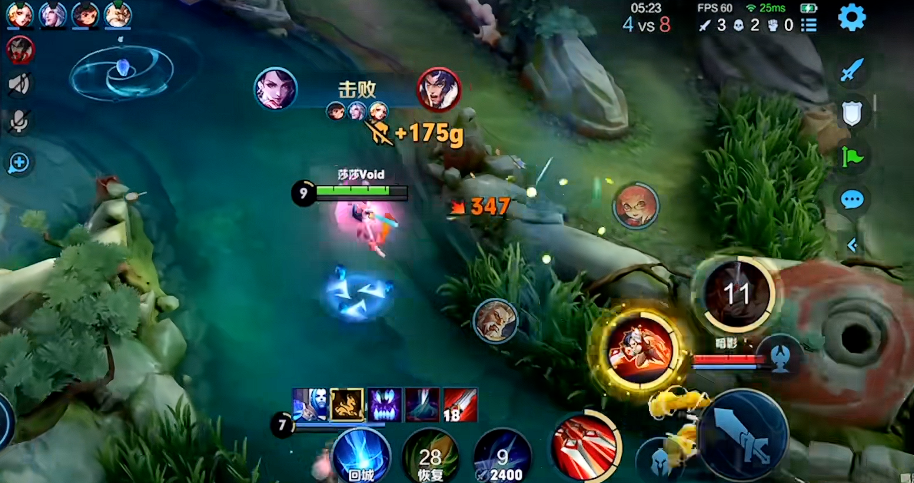Click the magnifier plus icon
Screen dimensions: 914x483
pos(18,162)
